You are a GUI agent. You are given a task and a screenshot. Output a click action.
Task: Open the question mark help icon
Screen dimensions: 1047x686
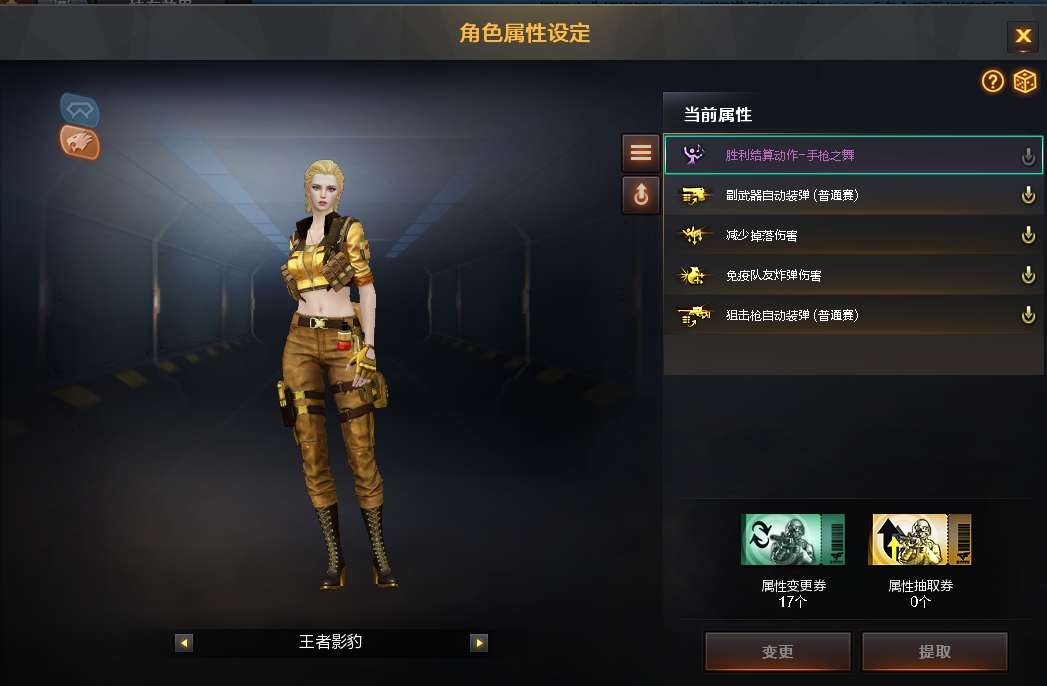click(x=992, y=82)
